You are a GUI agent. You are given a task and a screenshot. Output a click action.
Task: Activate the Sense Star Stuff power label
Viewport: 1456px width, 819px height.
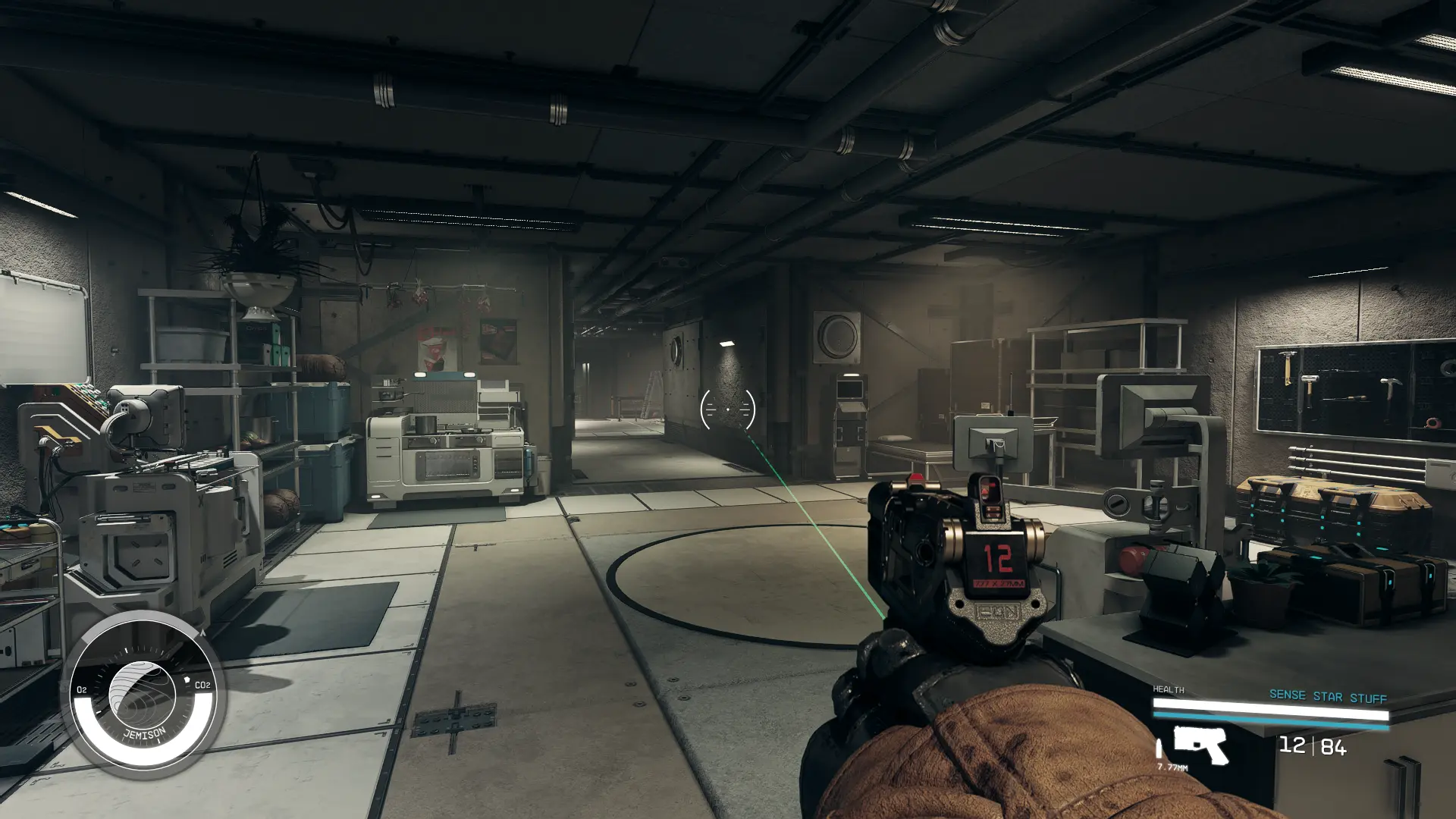click(1327, 696)
